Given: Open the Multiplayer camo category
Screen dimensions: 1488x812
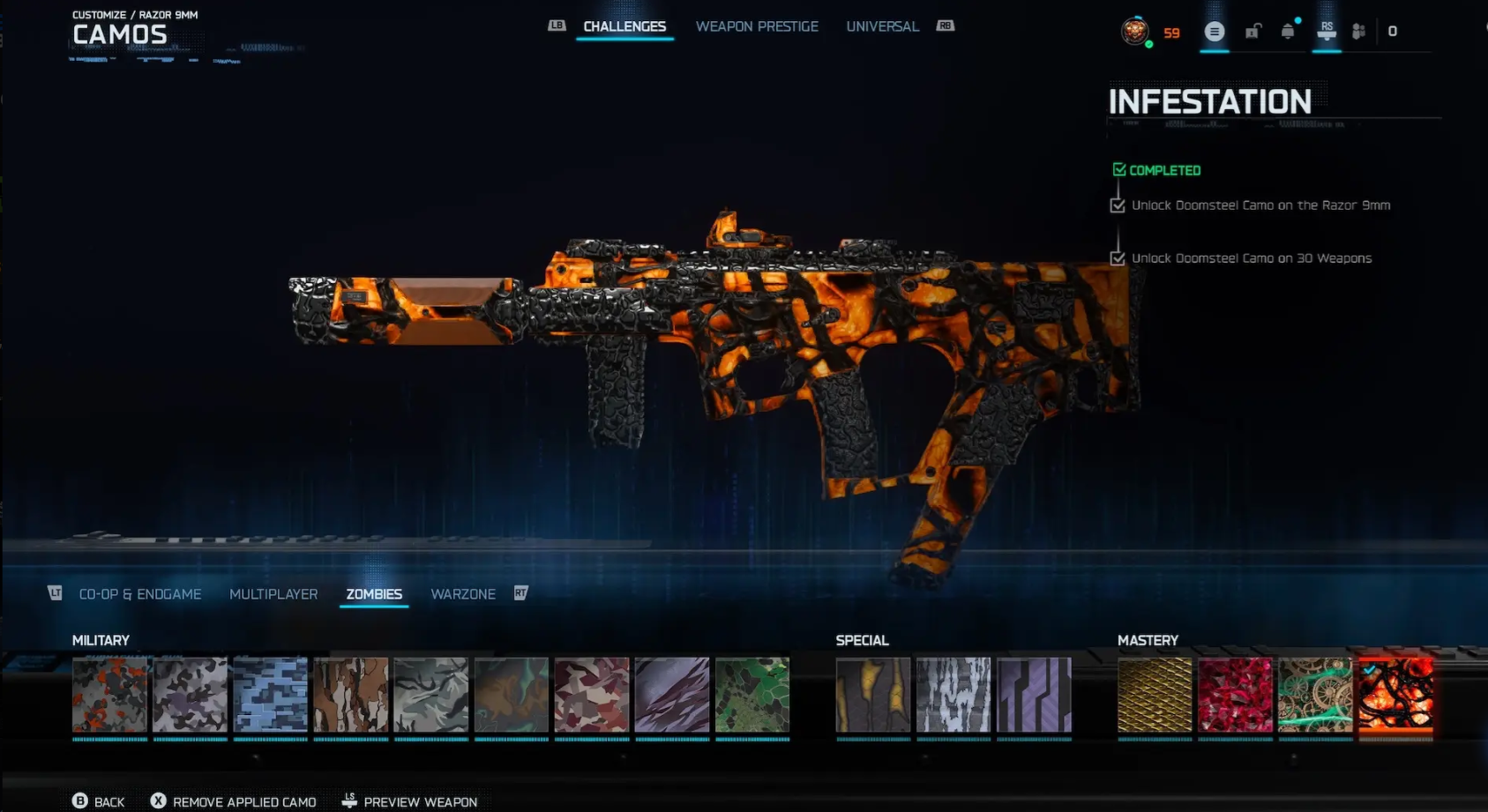Looking at the screenshot, I should click(x=273, y=593).
